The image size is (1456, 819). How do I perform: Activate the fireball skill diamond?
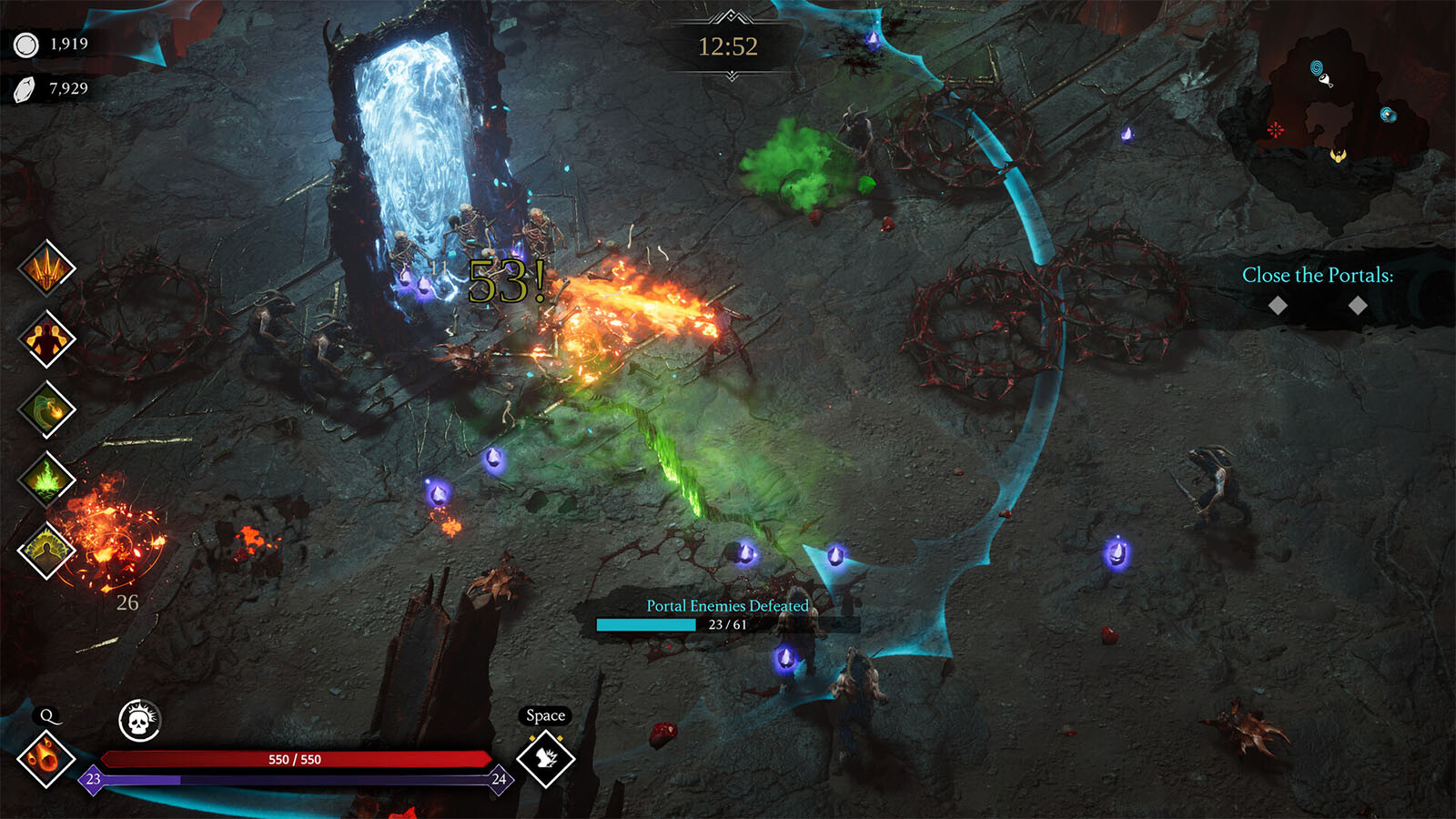(x=45, y=758)
